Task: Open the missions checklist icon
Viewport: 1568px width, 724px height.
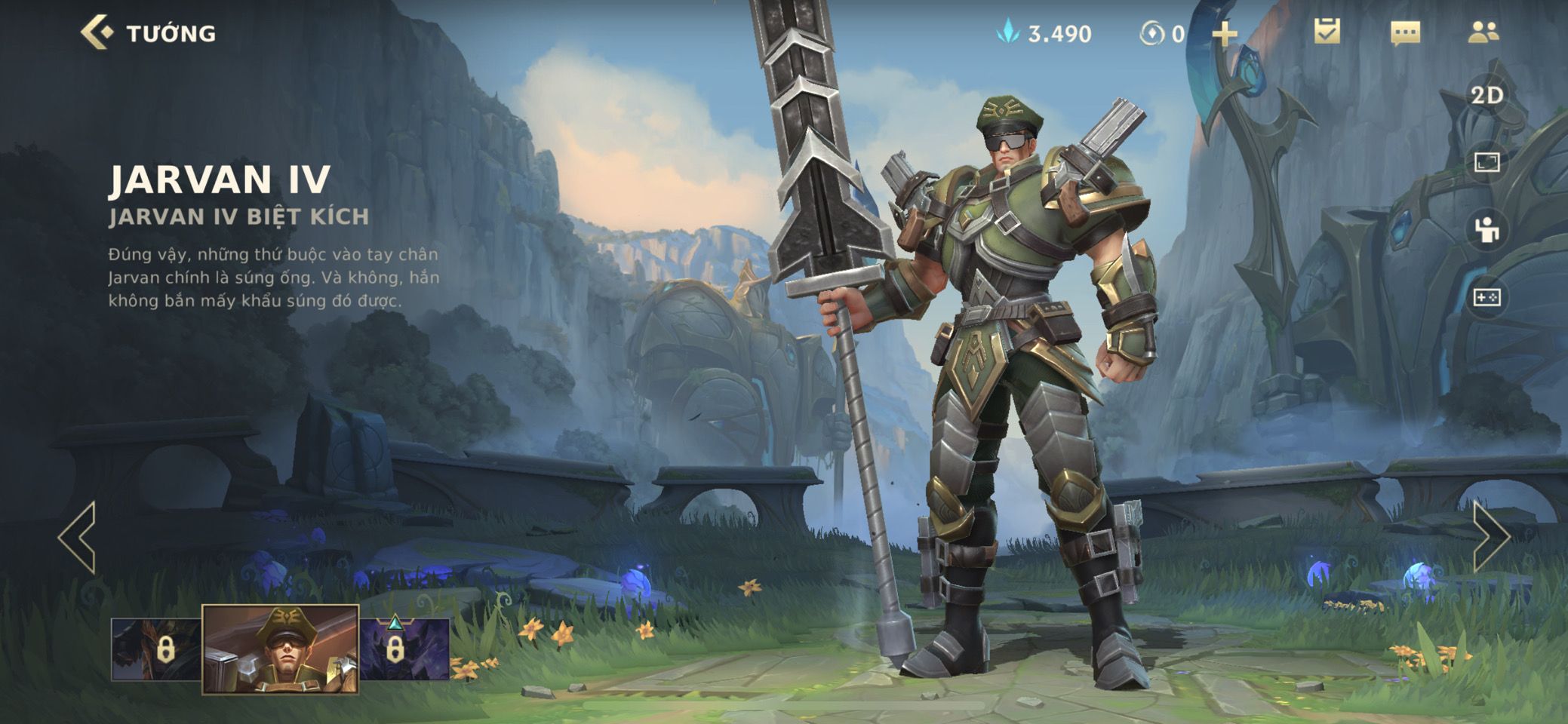Action: pos(1327,32)
